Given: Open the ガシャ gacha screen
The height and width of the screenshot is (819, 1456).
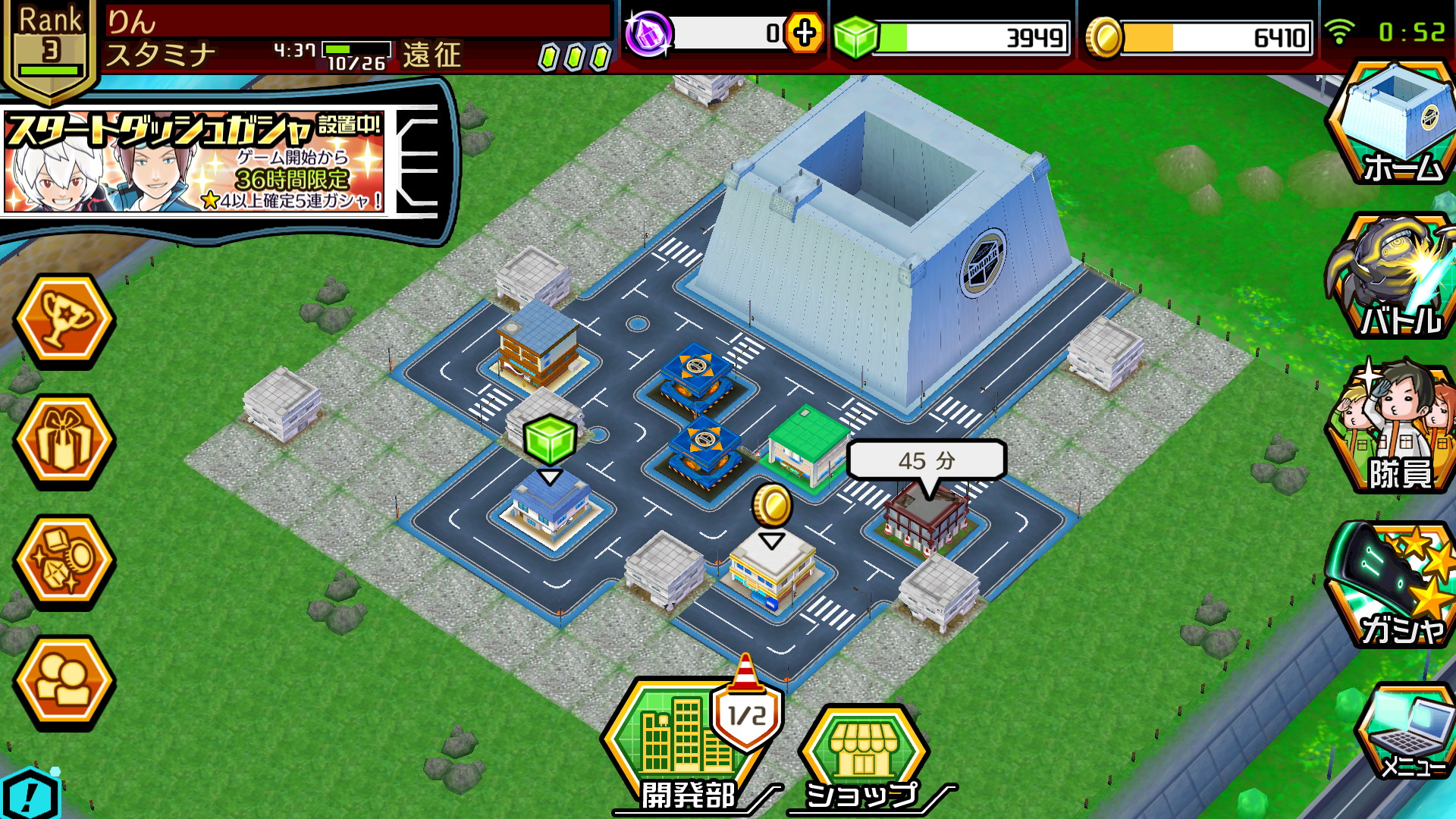Looking at the screenshot, I should click(x=1394, y=584).
